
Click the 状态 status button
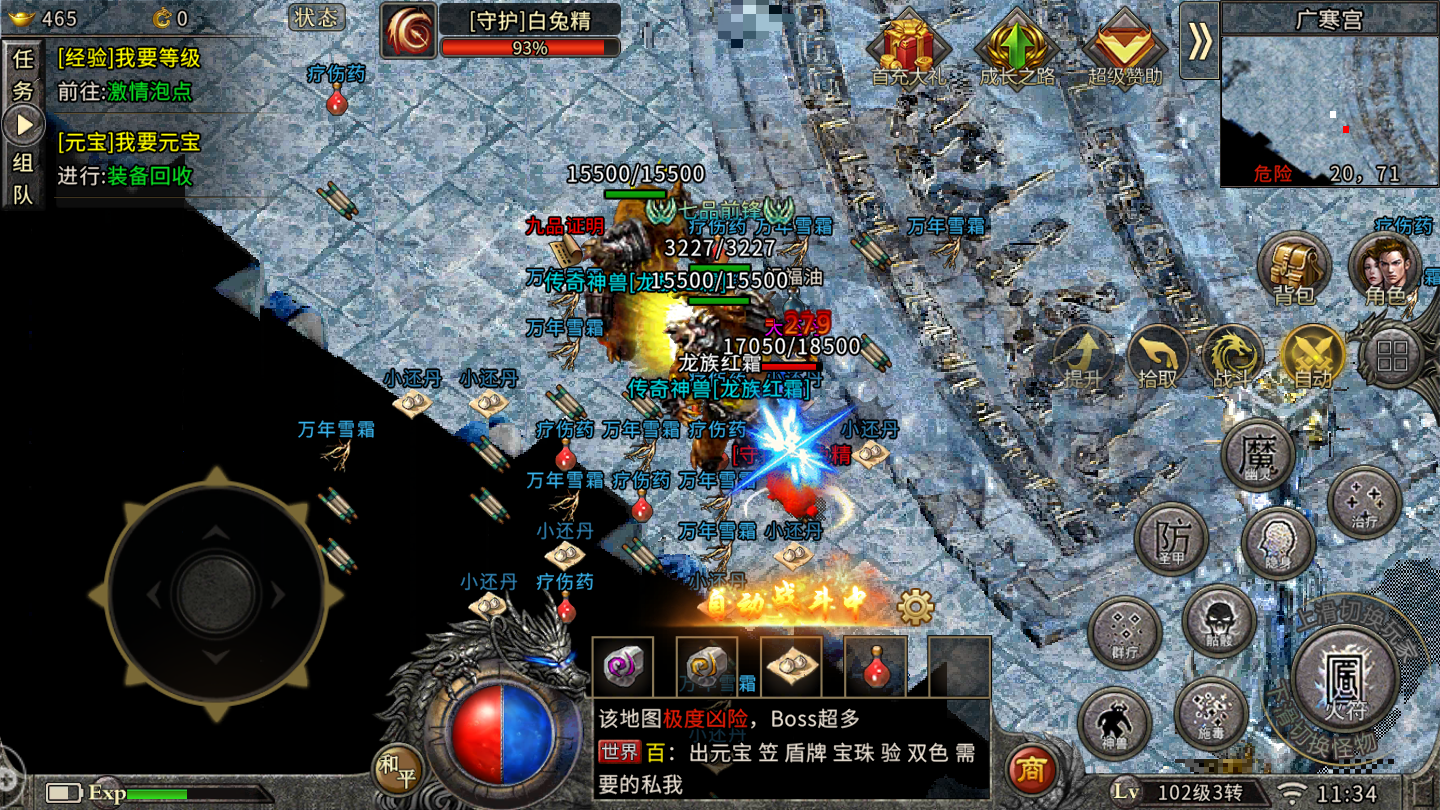tap(317, 18)
